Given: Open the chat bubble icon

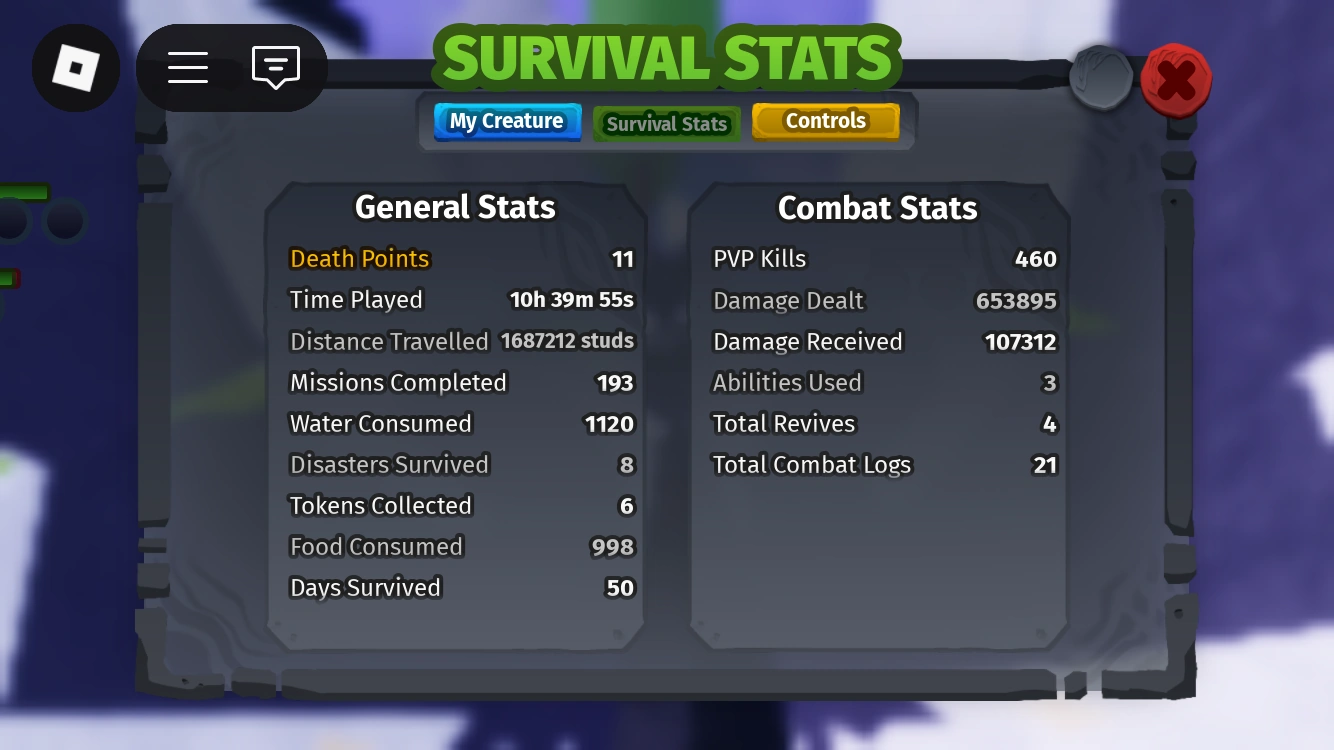Looking at the screenshot, I should coord(274,67).
